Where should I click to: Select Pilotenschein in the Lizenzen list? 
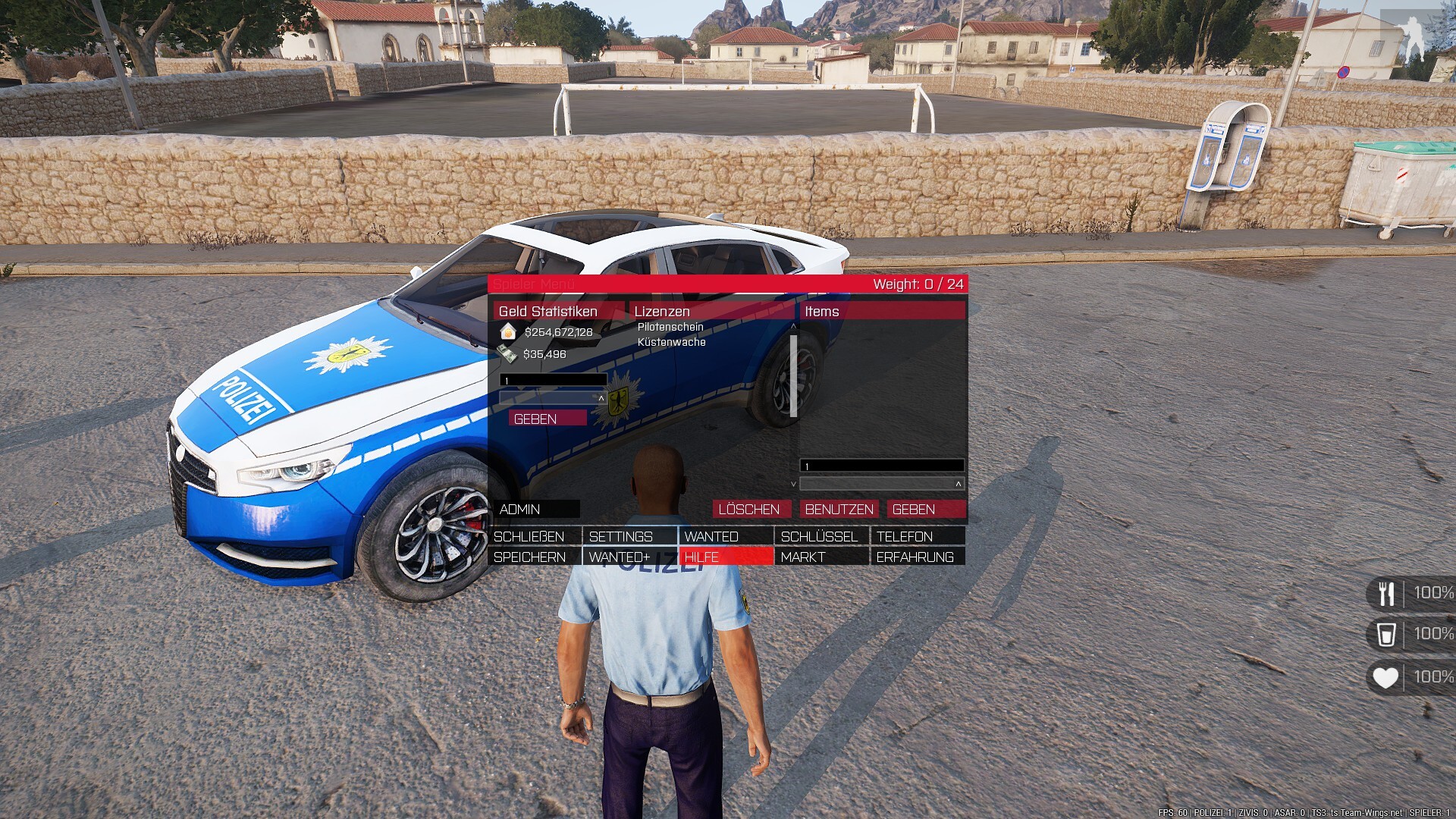[x=670, y=327]
